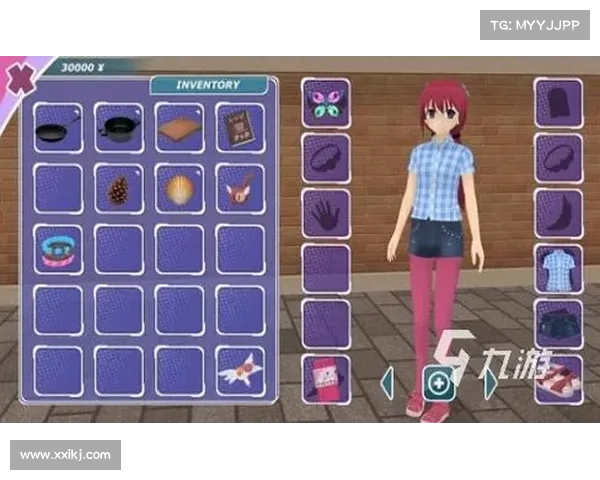Choose the winged heart charm slot
Viewport: 600px width, 480px height.
point(240,189)
